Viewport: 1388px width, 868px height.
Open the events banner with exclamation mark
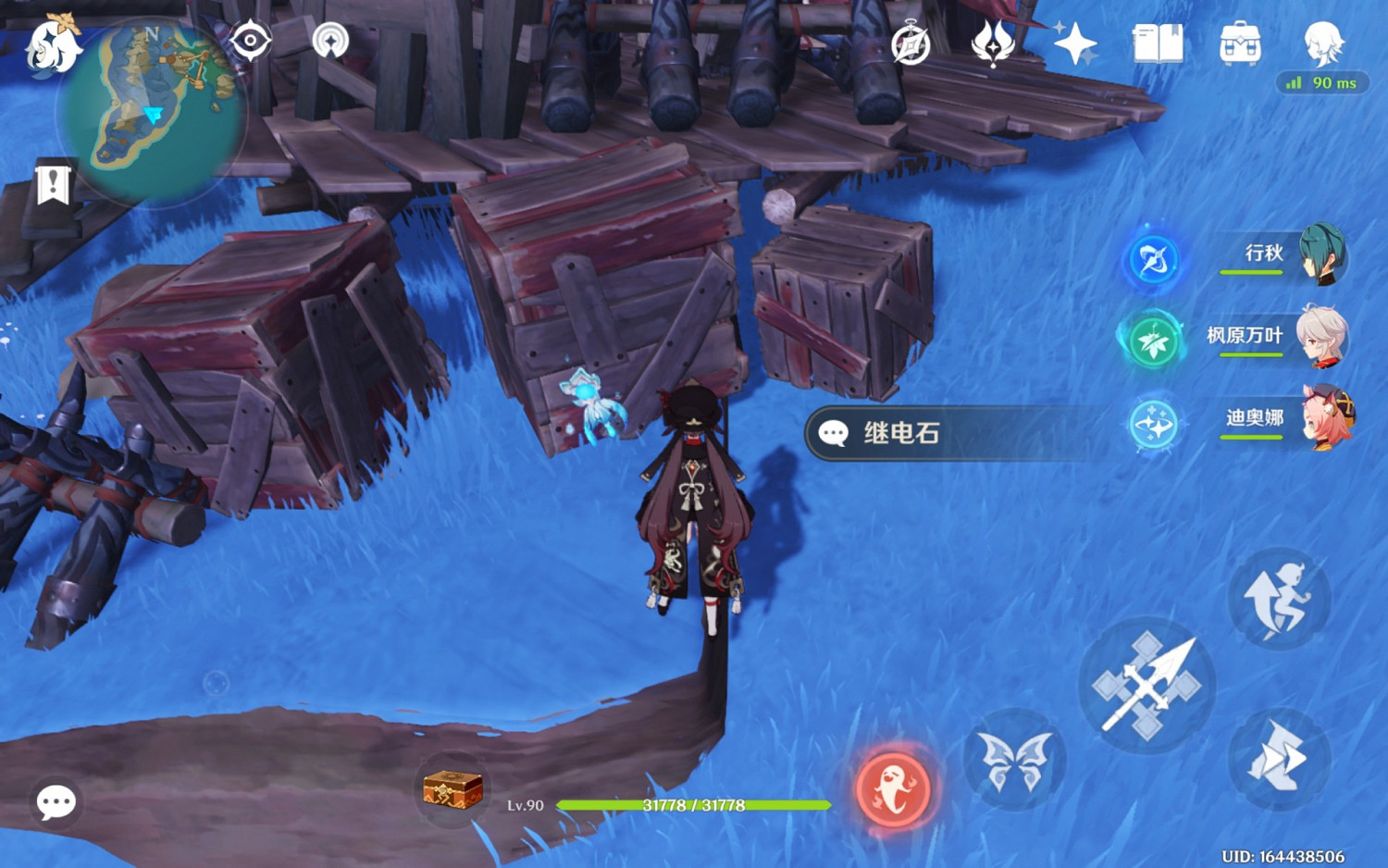[53, 183]
